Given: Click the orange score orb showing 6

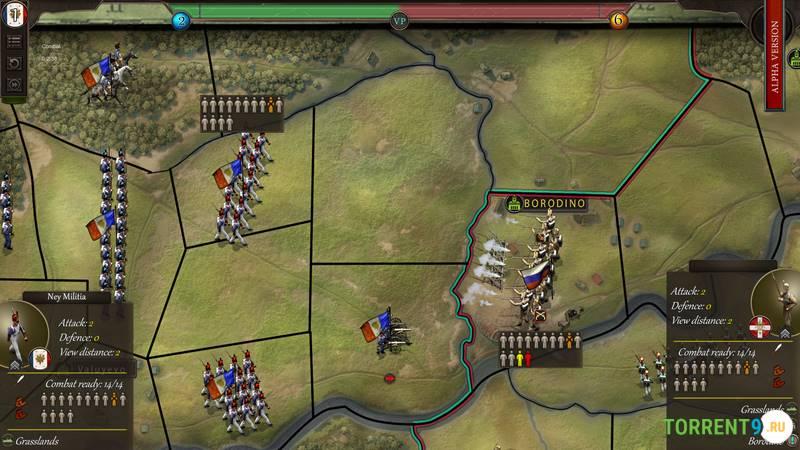Looking at the screenshot, I should (618, 20).
